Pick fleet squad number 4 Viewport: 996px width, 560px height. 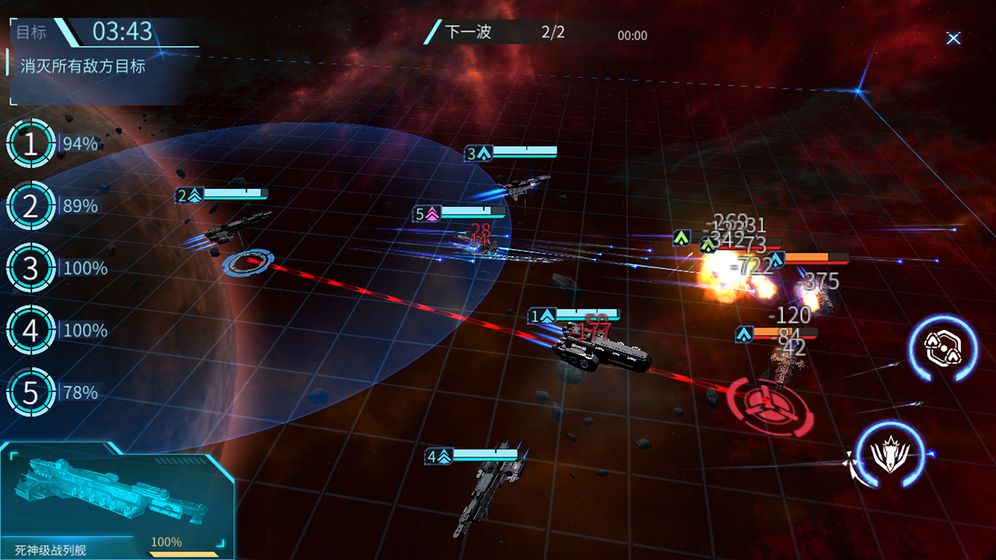(30, 331)
